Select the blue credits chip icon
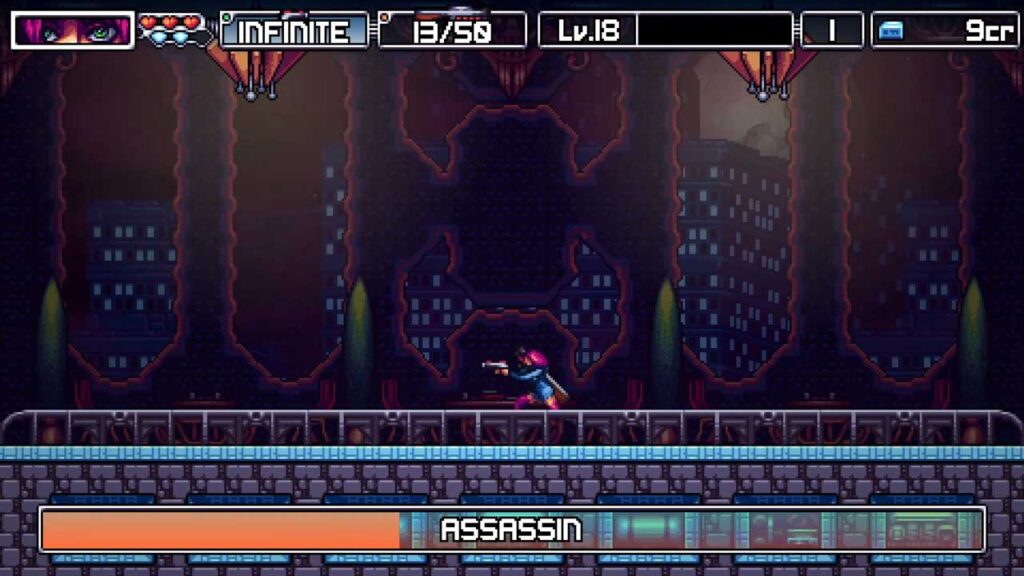Image resolution: width=1024 pixels, height=576 pixels. 889,31
